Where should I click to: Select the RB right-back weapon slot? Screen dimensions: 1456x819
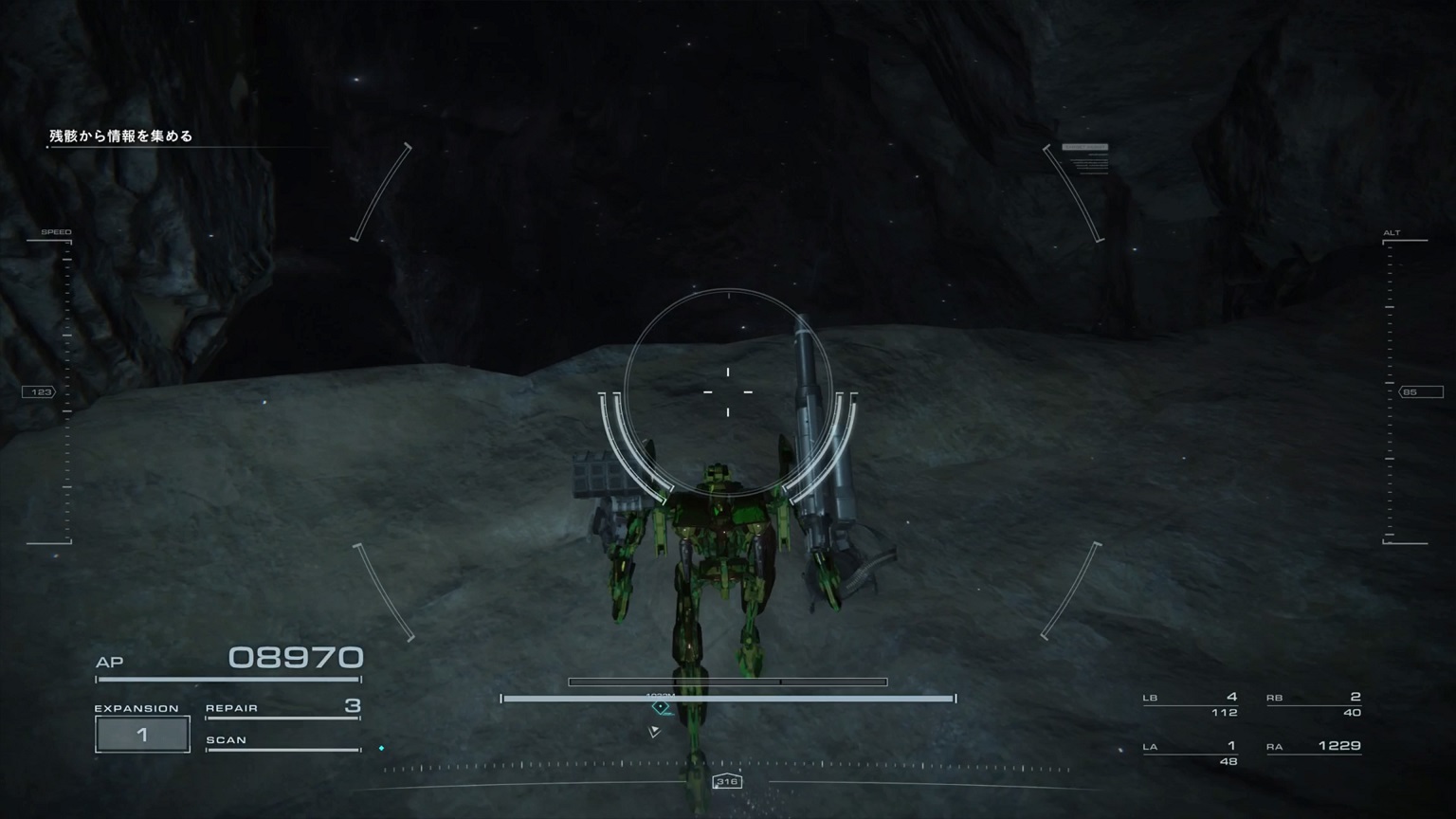point(1314,704)
